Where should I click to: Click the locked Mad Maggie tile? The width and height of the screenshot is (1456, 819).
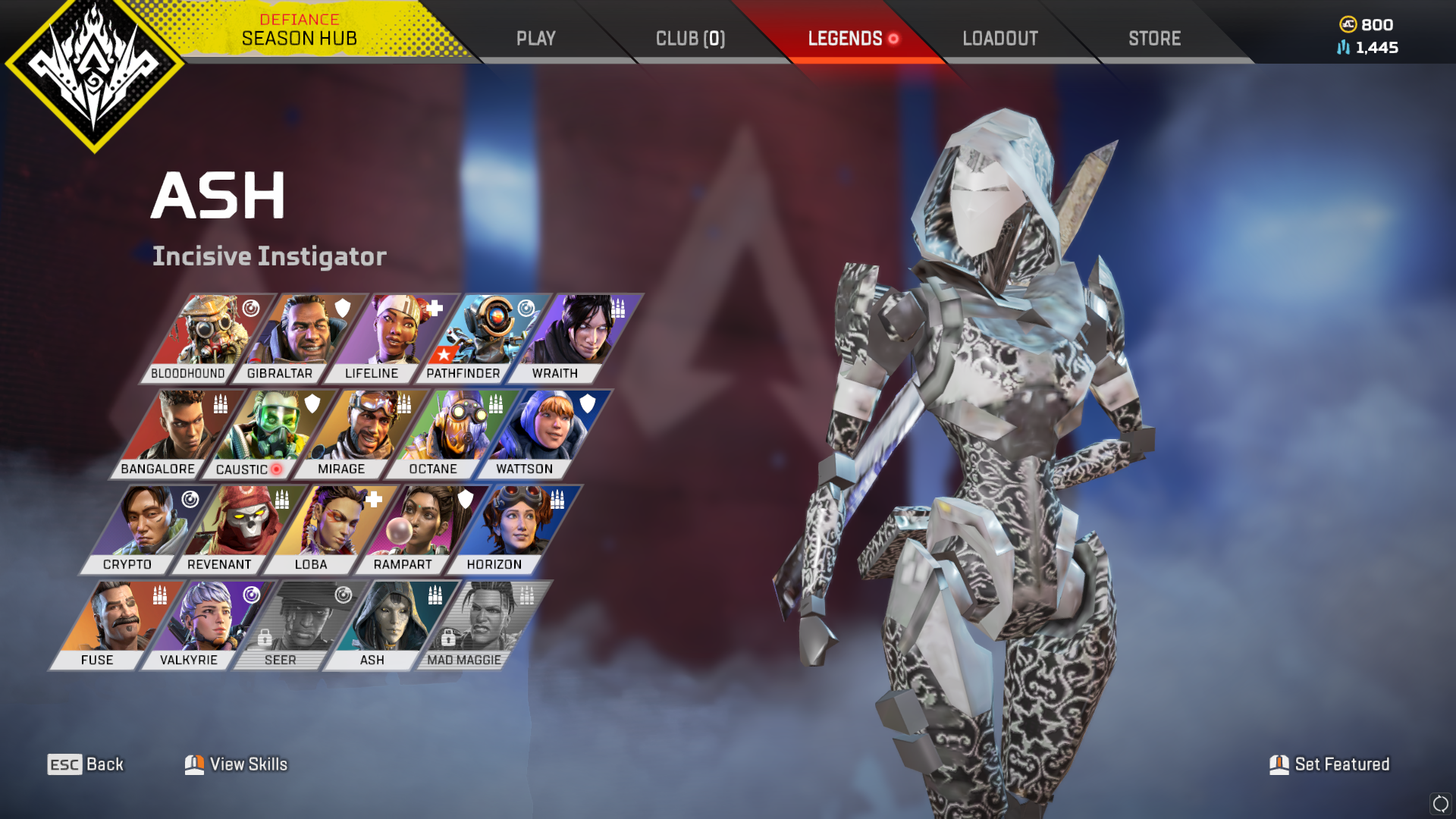(479, 624)
